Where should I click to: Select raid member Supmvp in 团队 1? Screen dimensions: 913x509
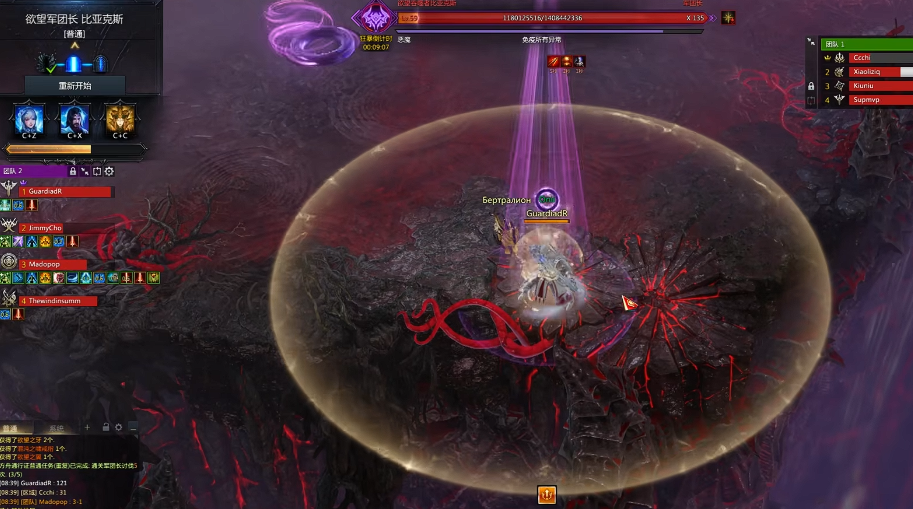(x=878, y=100)
